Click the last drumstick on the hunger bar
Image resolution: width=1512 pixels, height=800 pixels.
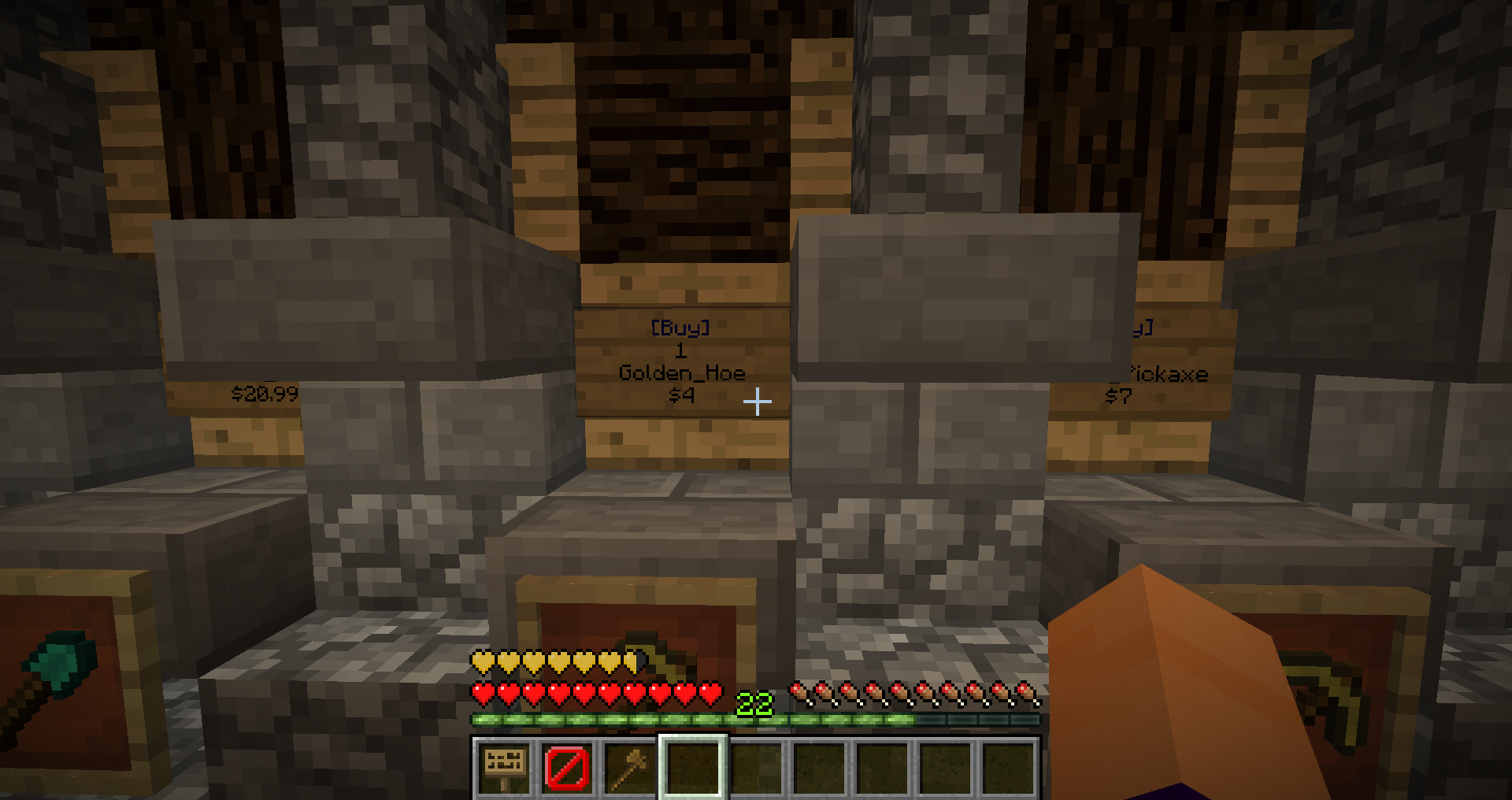tap(1025, 693)
